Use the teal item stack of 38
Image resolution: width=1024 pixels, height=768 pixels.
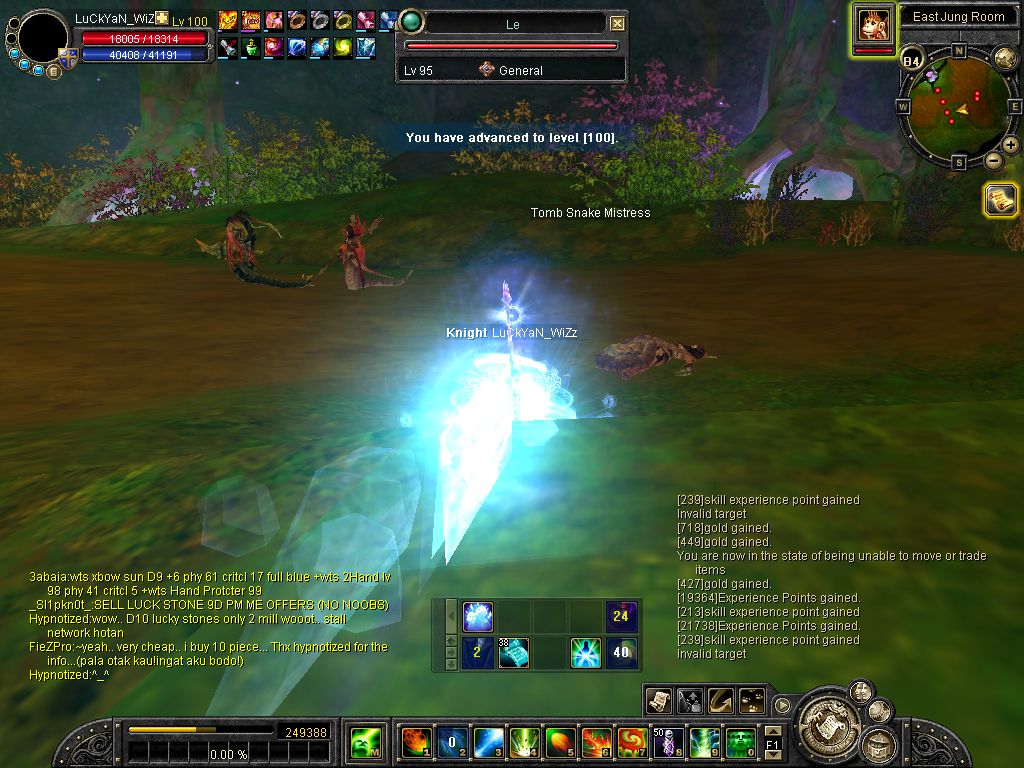[513, 653]
